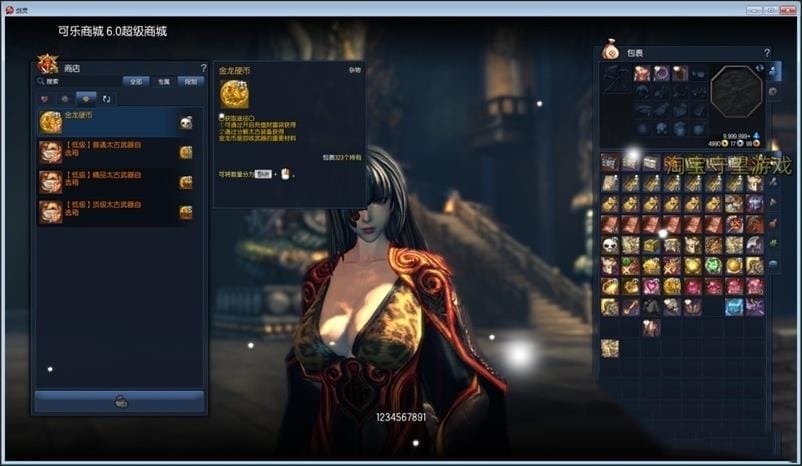Viewport: 802px width, 466px height.
Task: Switch to the 限制 shop filter
Action: [x=191, y=81]
